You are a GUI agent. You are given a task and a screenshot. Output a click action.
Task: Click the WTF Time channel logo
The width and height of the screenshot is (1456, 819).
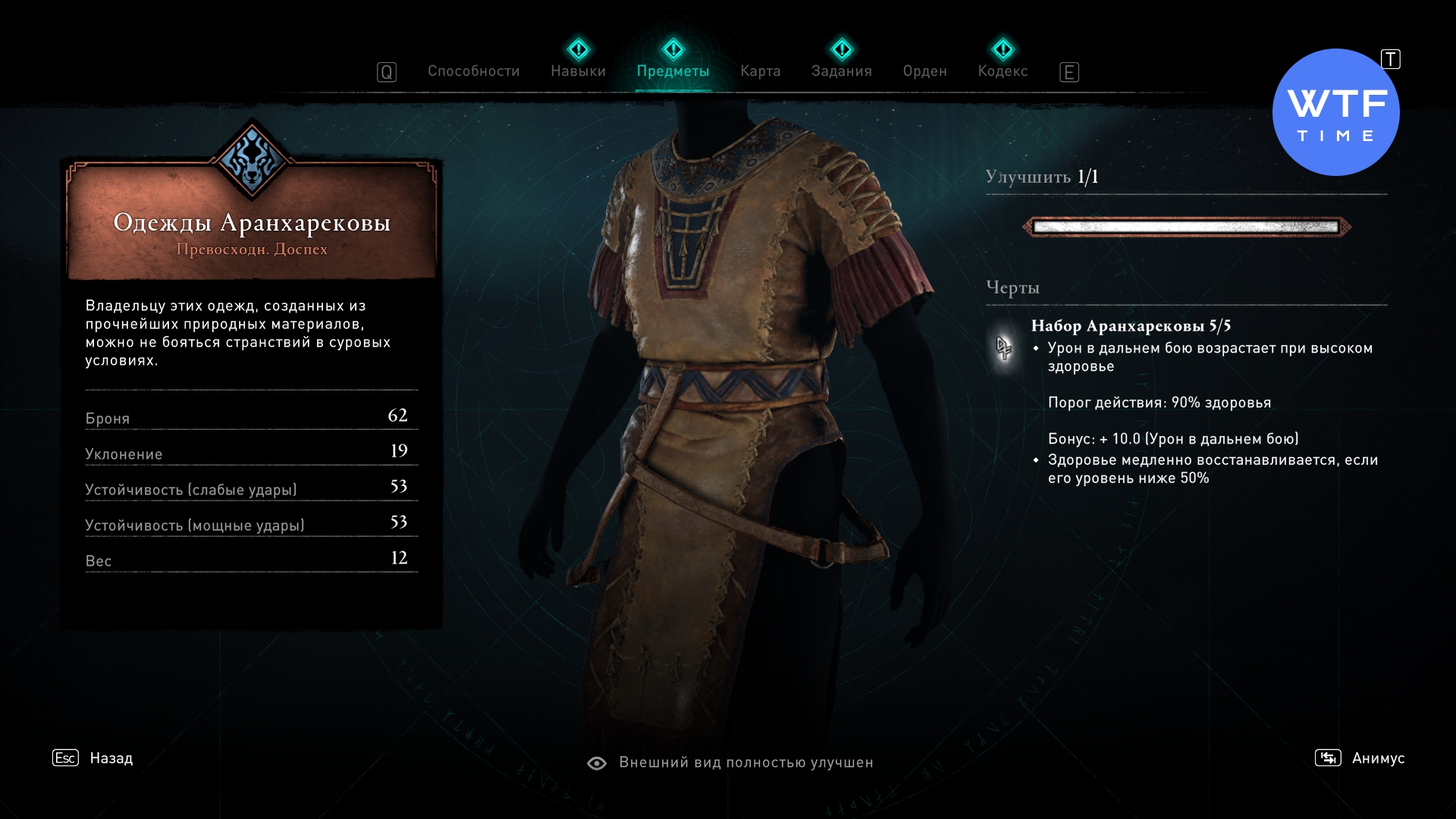[x=1335, y=113]
